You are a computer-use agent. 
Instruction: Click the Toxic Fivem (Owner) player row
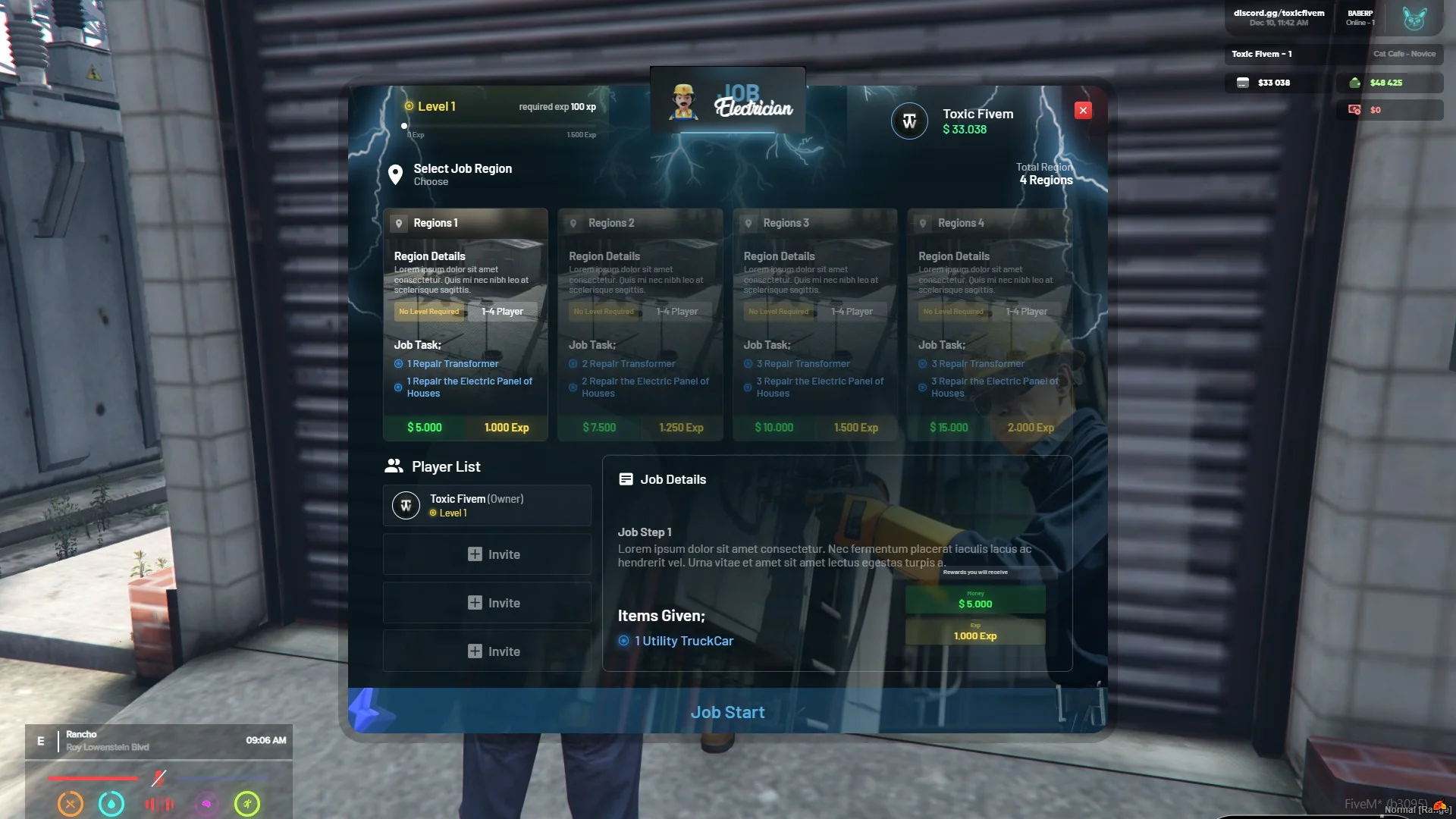[x=487, y=506]
